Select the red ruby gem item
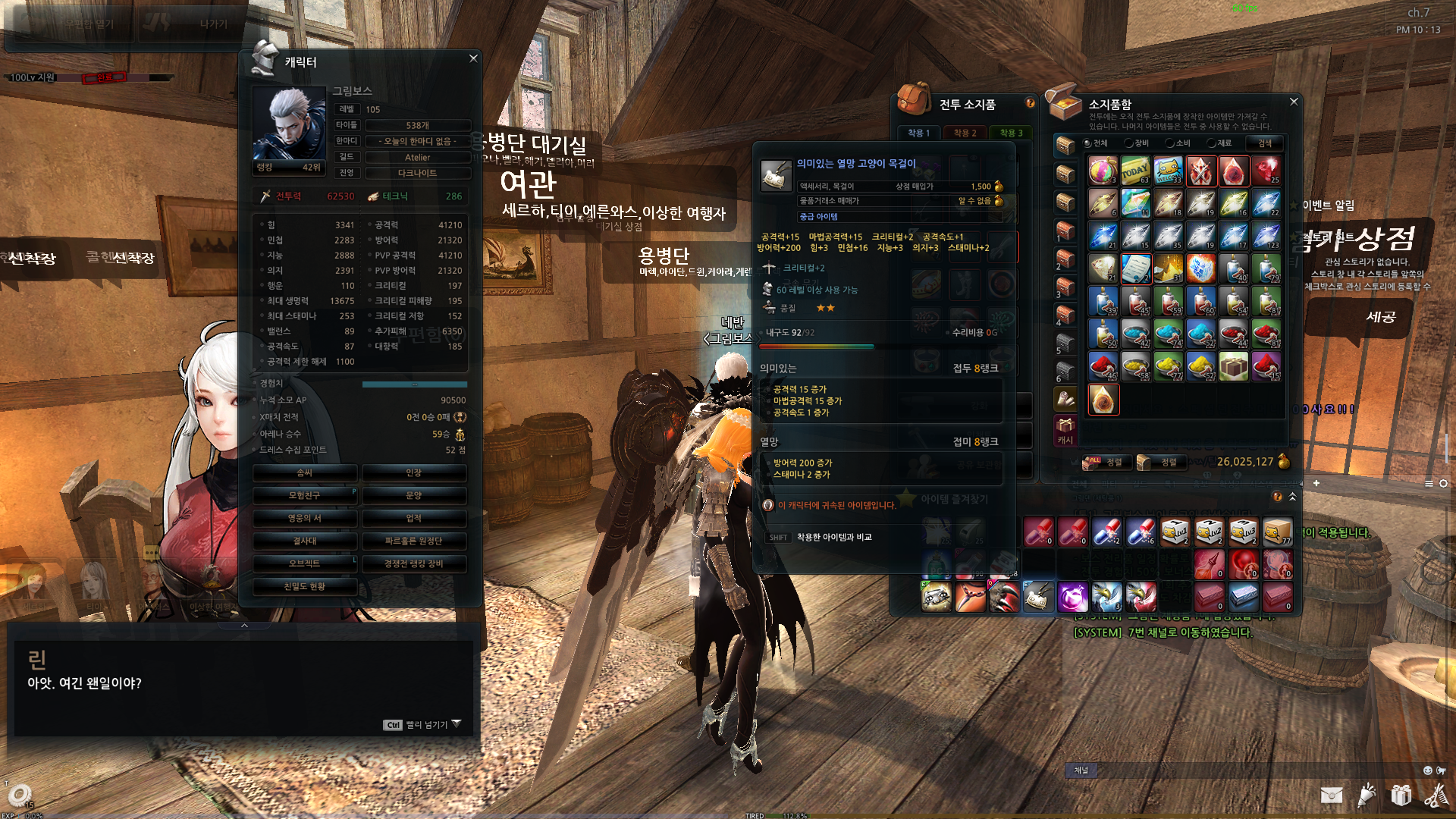Screen dimensions: 1456x819 tap(1266, 171)
